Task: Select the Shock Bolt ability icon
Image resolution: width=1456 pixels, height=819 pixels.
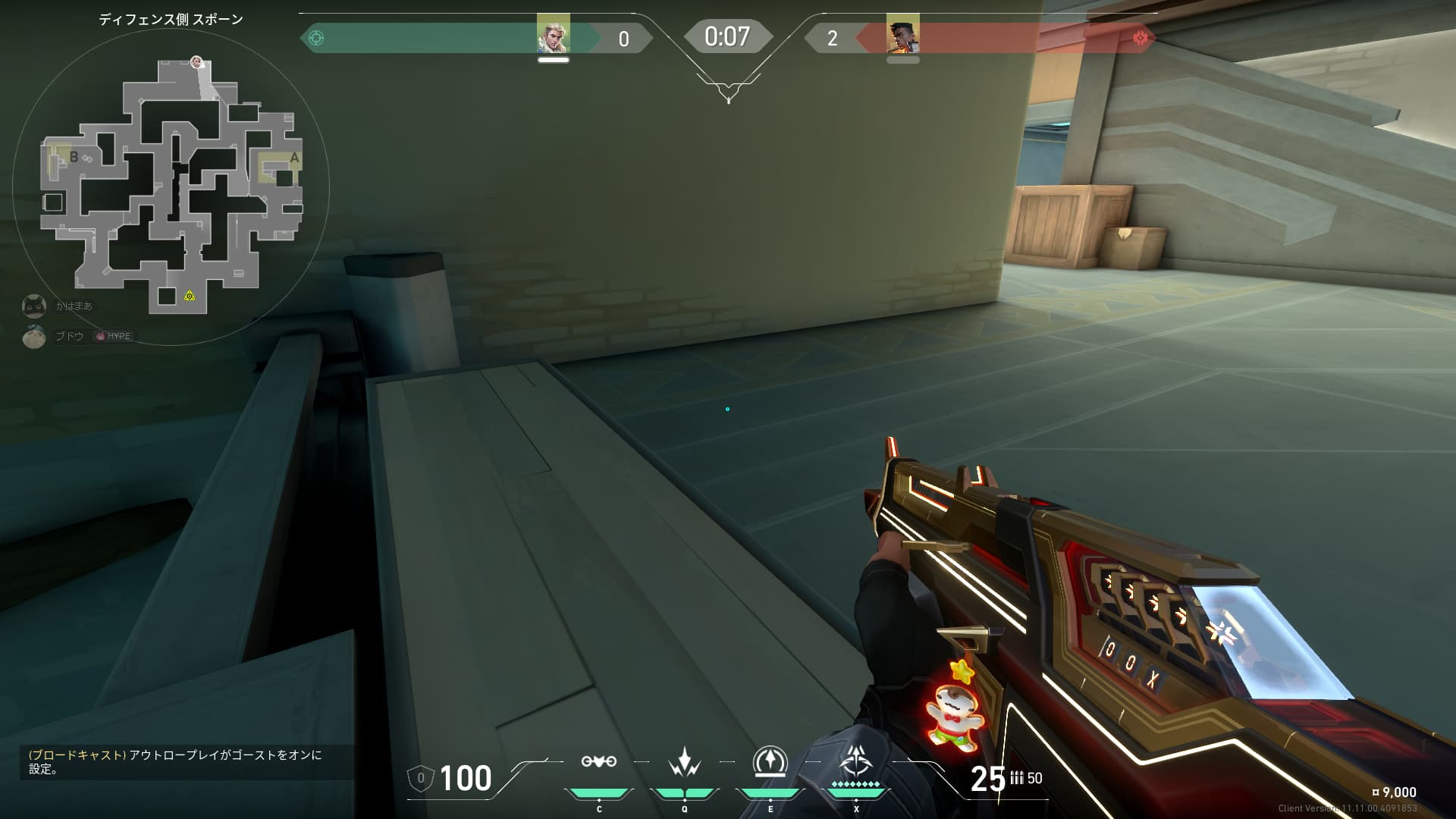Action: pyautogui.click(x=684, y=762)
